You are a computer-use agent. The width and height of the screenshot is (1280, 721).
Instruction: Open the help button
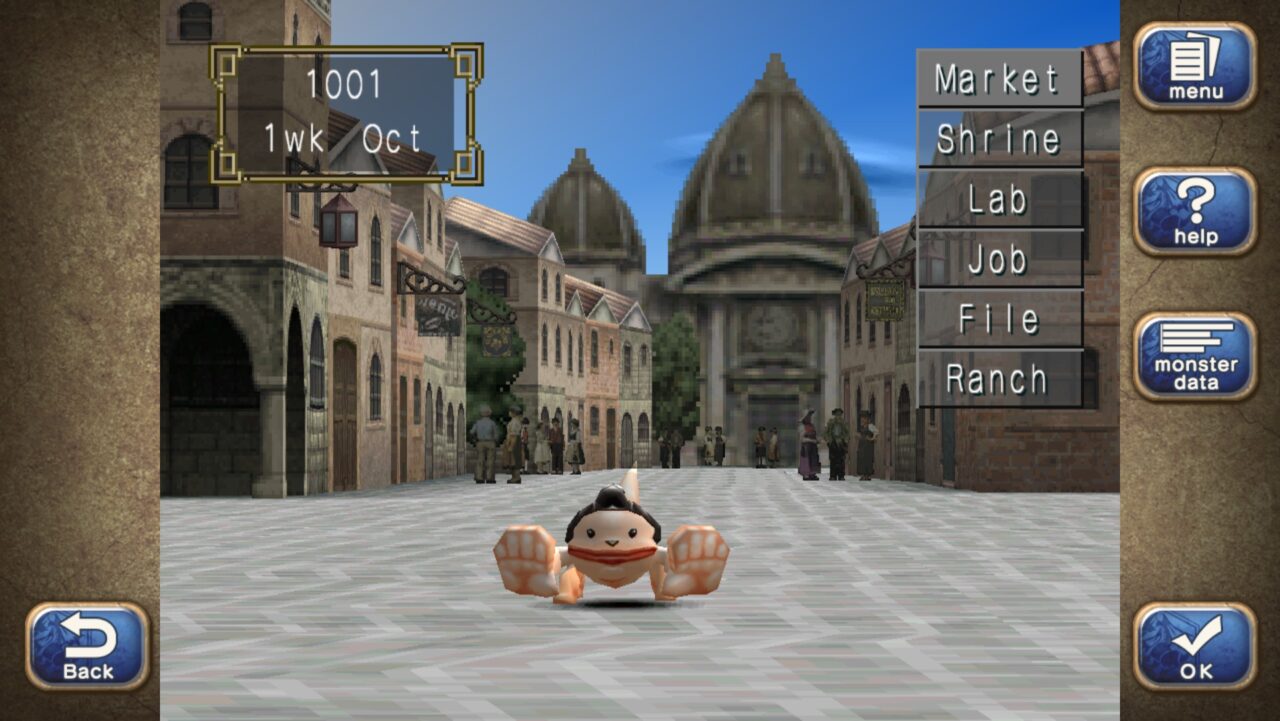click(x=1195, y=211)
